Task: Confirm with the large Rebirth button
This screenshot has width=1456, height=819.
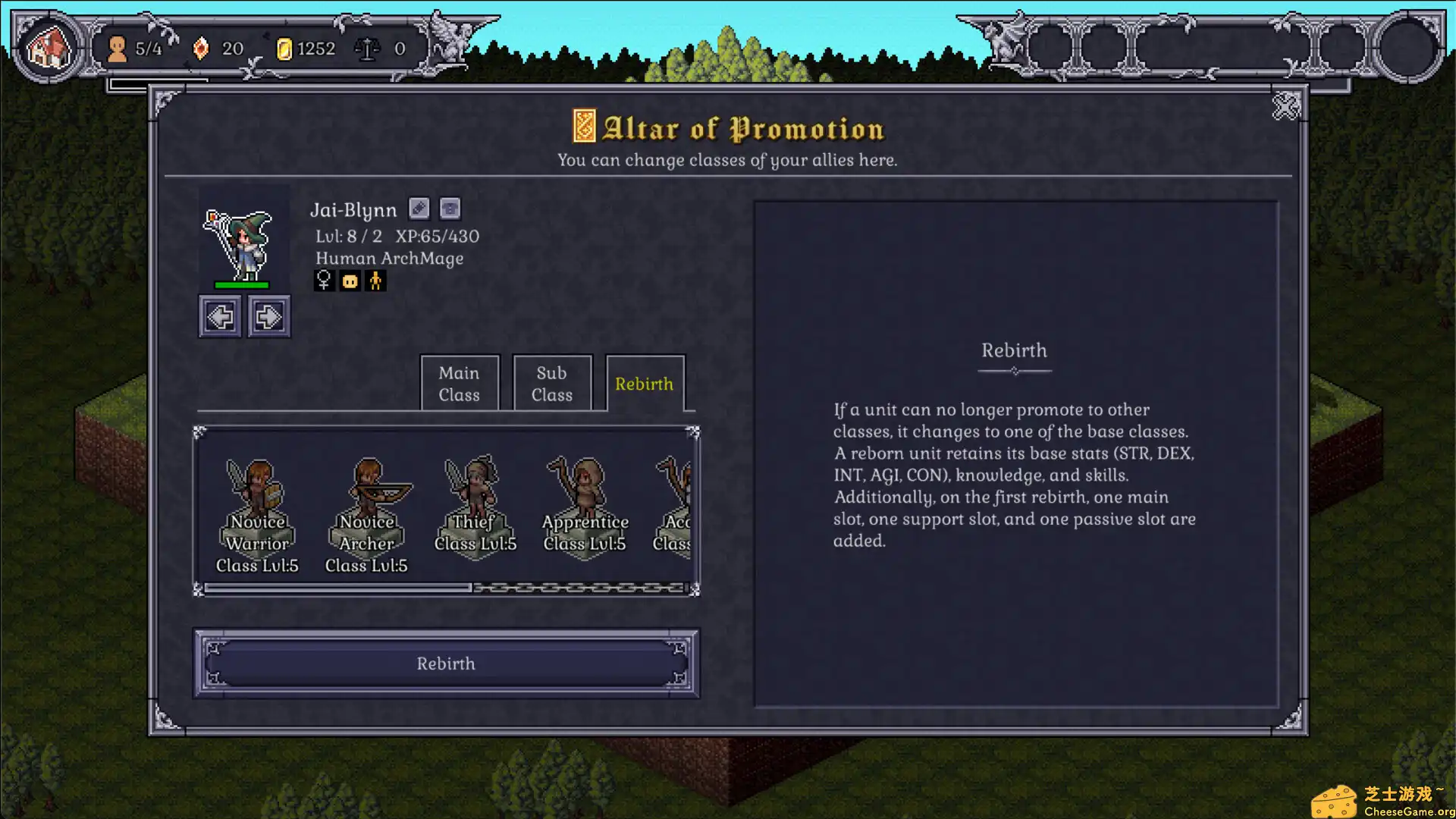Action: point(446,664)
